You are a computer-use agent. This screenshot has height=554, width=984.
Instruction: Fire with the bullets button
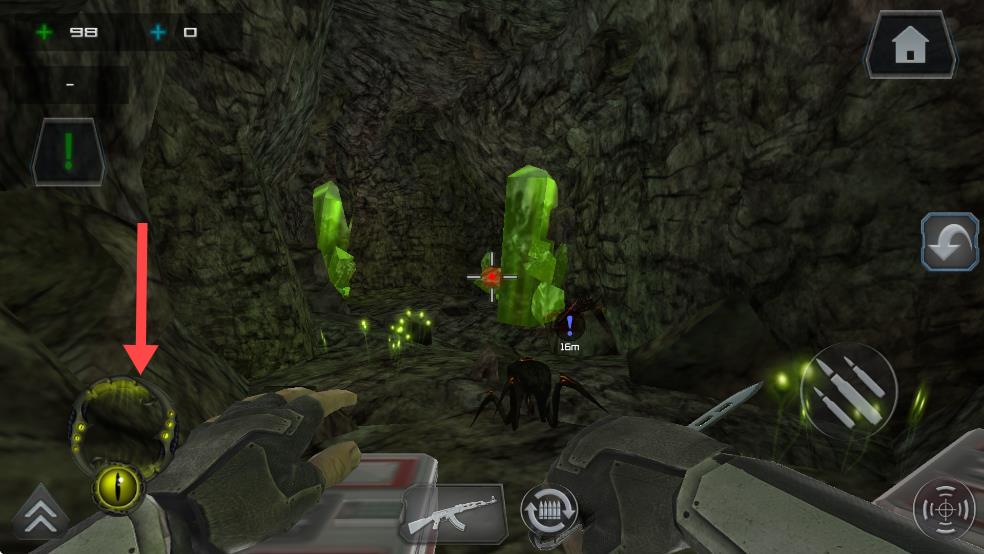point(848,390)
